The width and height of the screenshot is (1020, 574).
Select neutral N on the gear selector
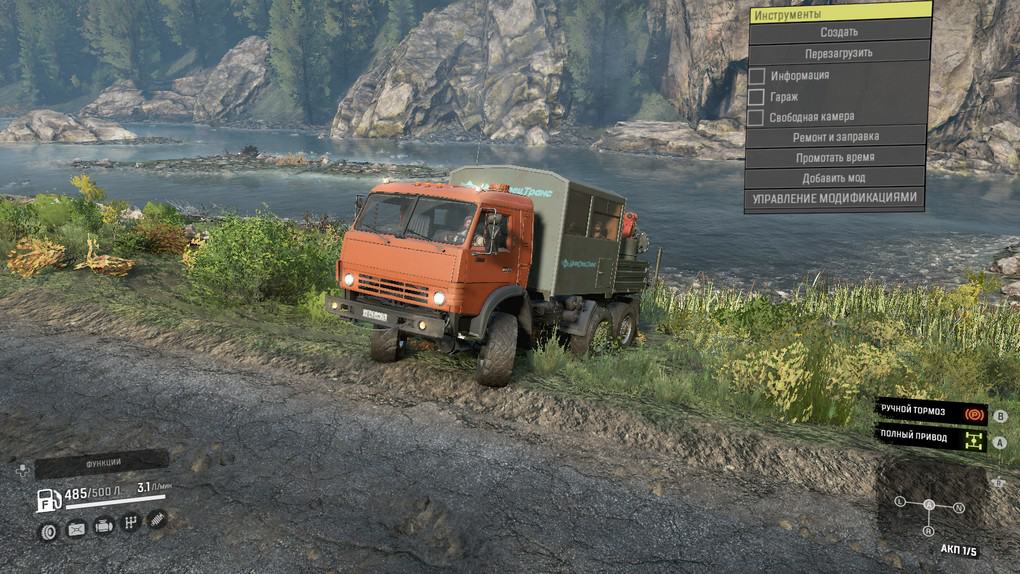(x=959, y=508)
